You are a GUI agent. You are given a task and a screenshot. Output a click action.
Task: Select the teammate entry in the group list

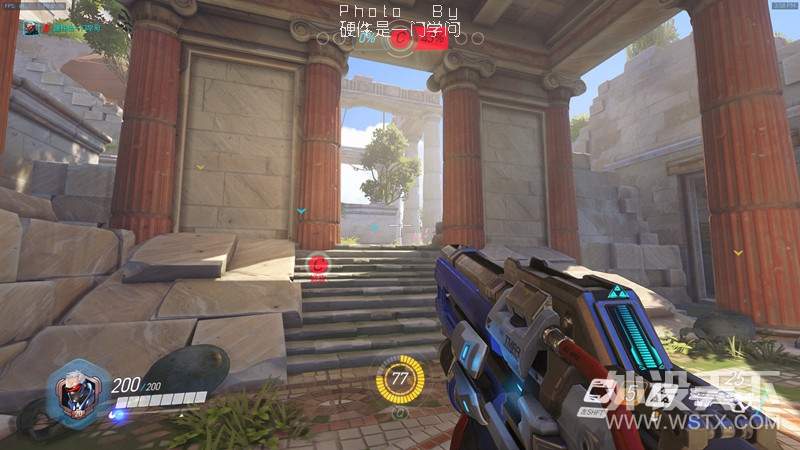click(x=50, y=29)
